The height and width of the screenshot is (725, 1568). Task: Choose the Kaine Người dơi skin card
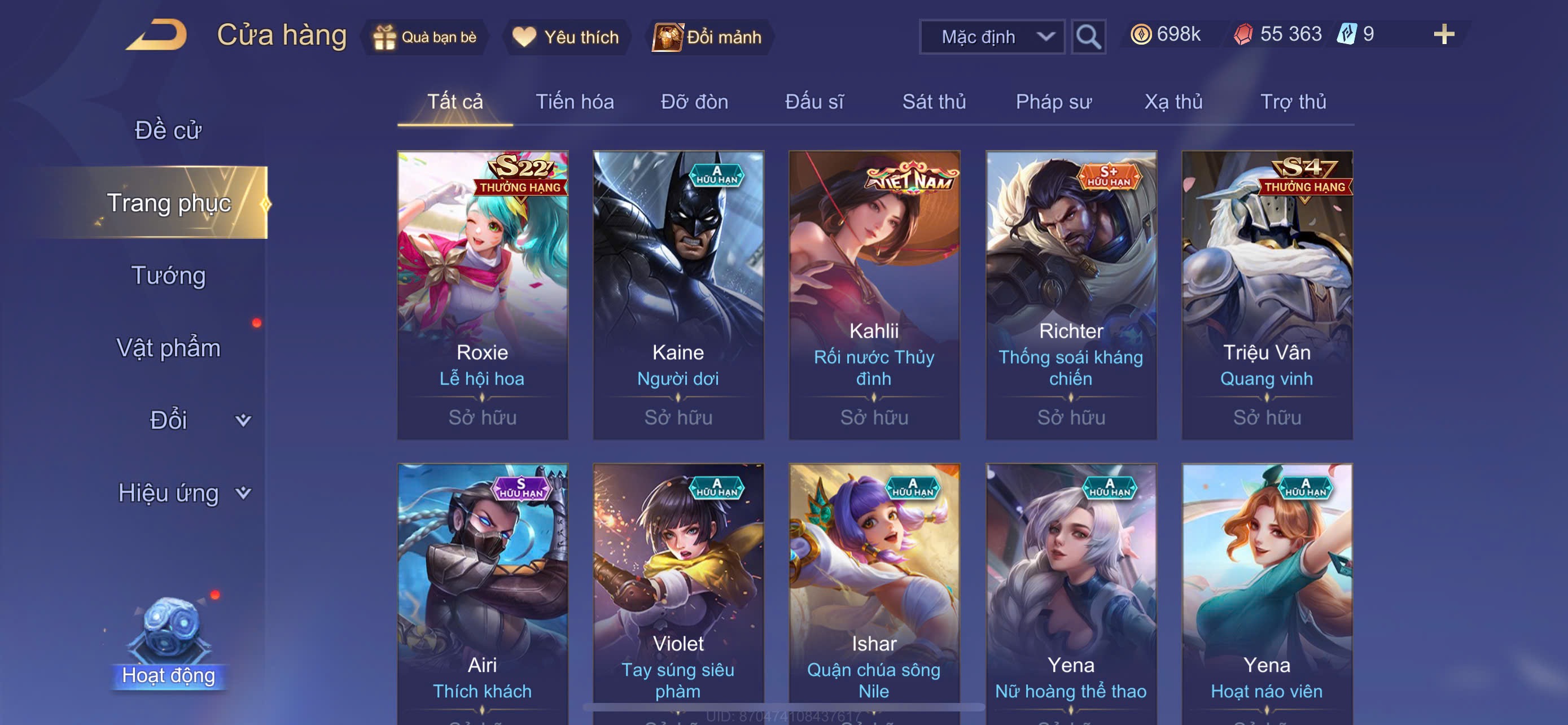point(678,295)
